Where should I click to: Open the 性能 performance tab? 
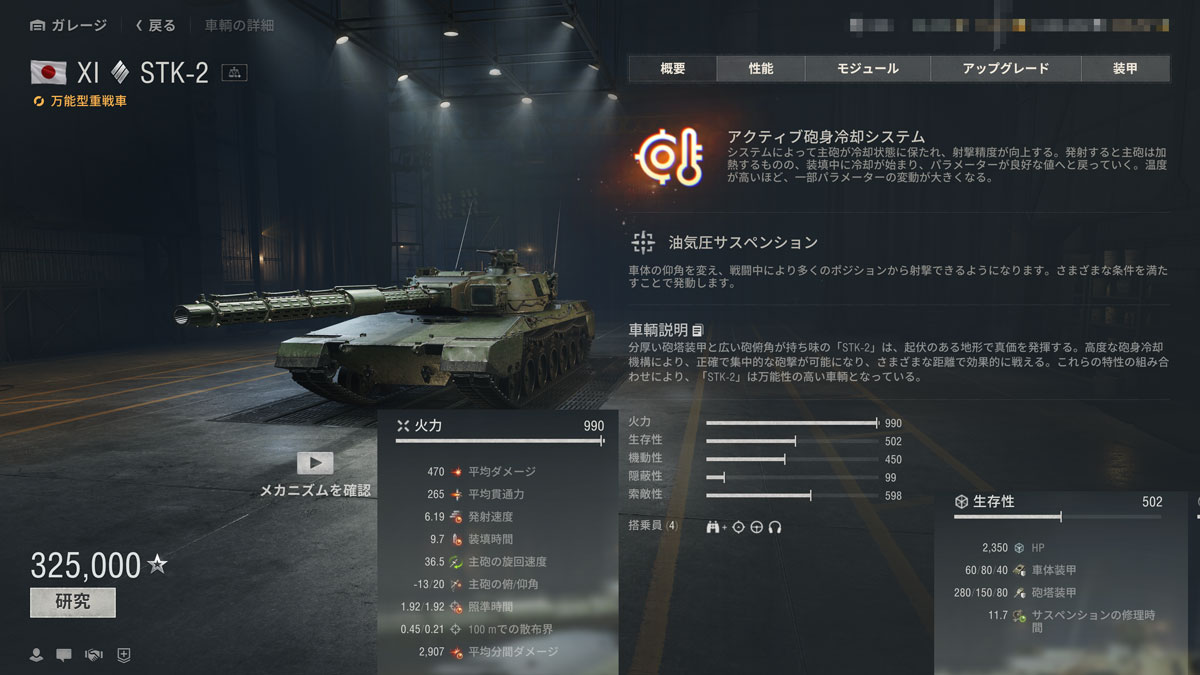click(x=761, y=68)
